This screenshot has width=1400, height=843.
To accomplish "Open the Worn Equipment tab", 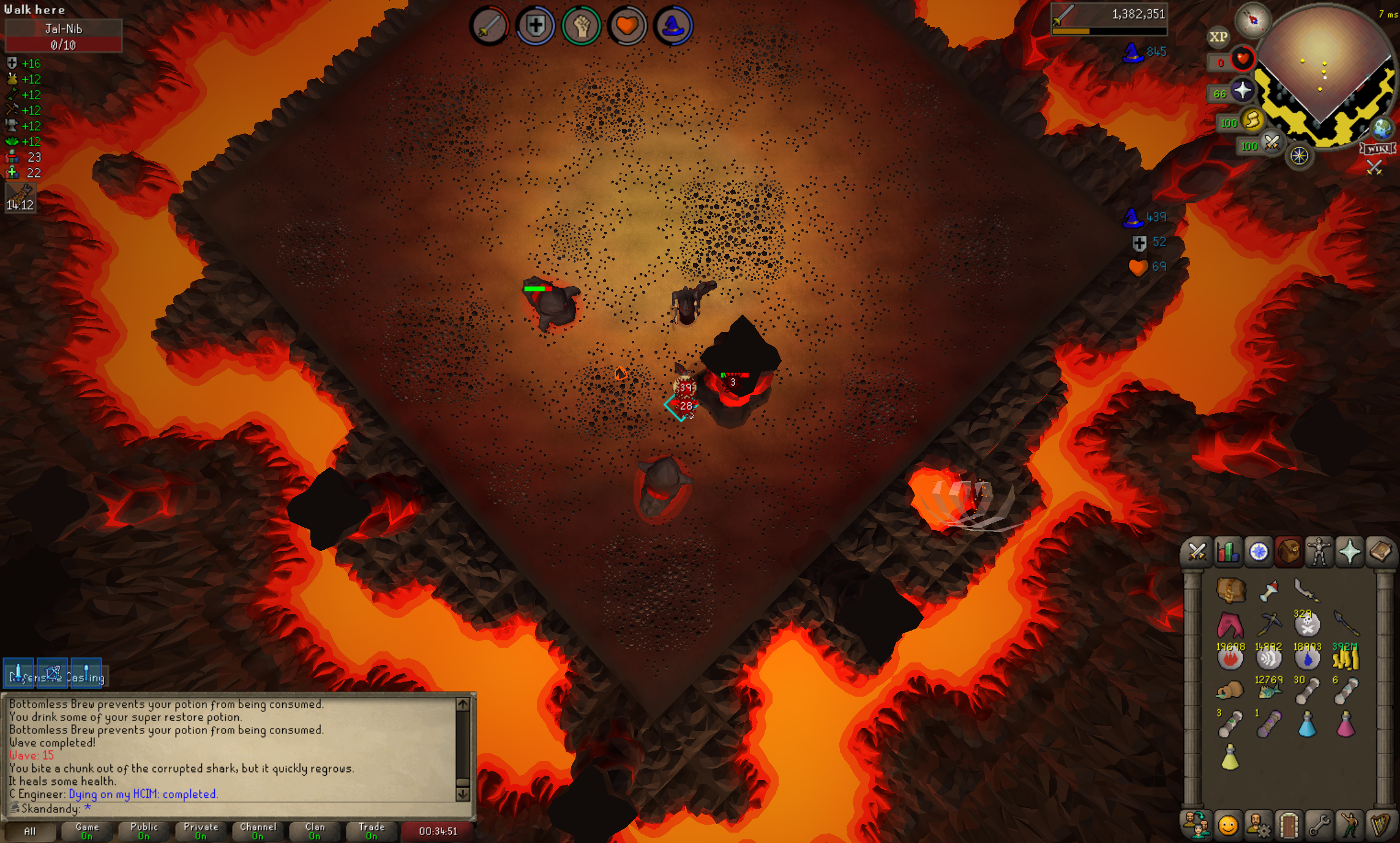I will click(x=1319, y=552).
